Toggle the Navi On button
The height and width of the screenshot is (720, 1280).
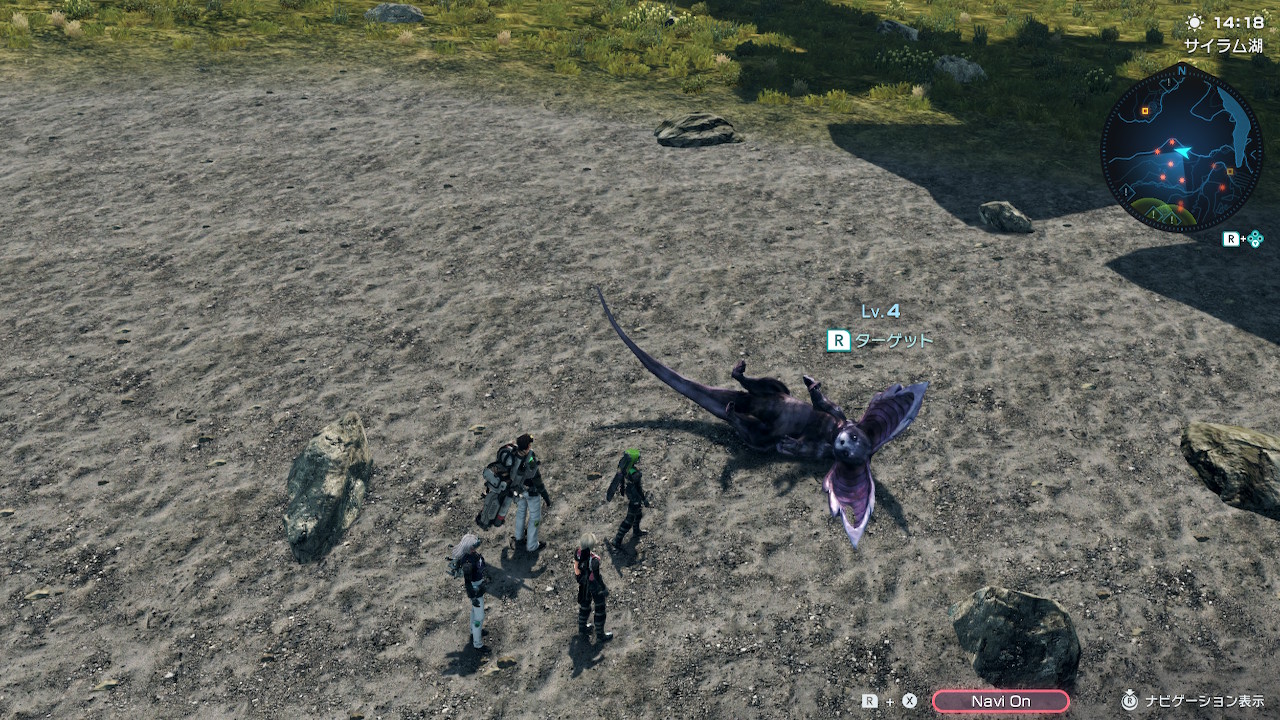click(1000, 701)
